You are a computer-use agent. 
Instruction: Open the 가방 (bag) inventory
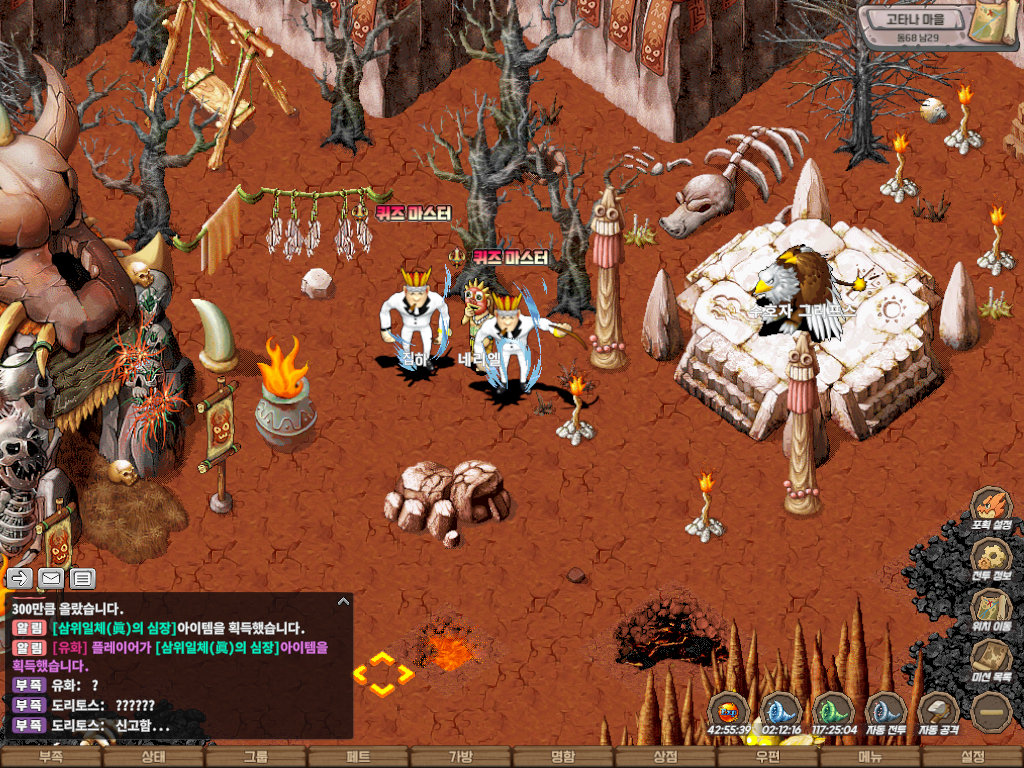(460, 757)
